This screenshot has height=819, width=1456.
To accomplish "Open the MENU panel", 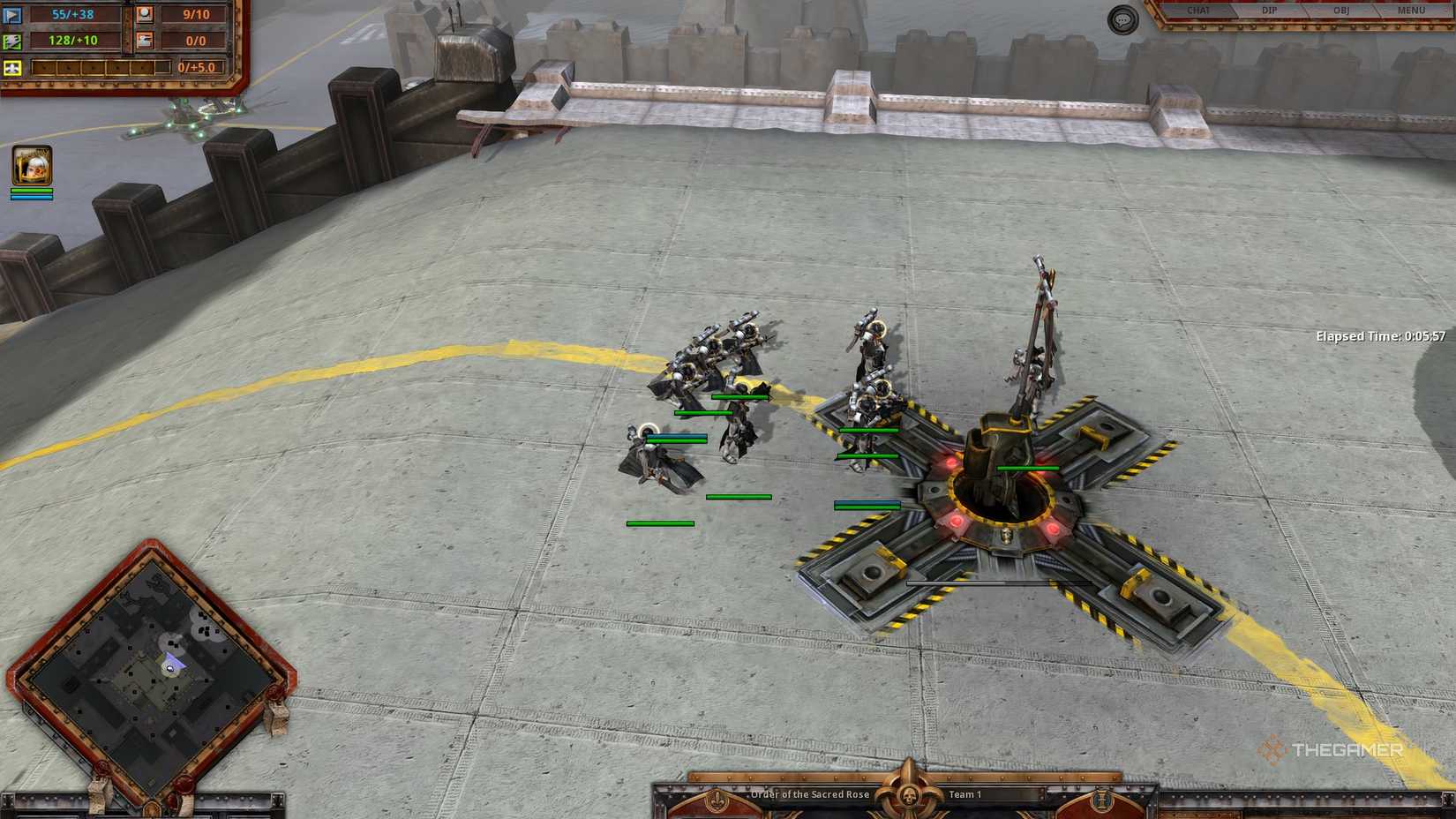I will (x=1414, y=11).
